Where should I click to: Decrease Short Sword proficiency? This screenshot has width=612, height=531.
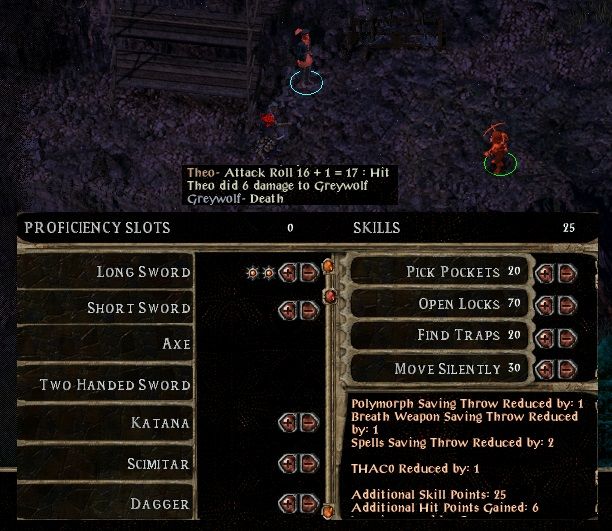309,310
